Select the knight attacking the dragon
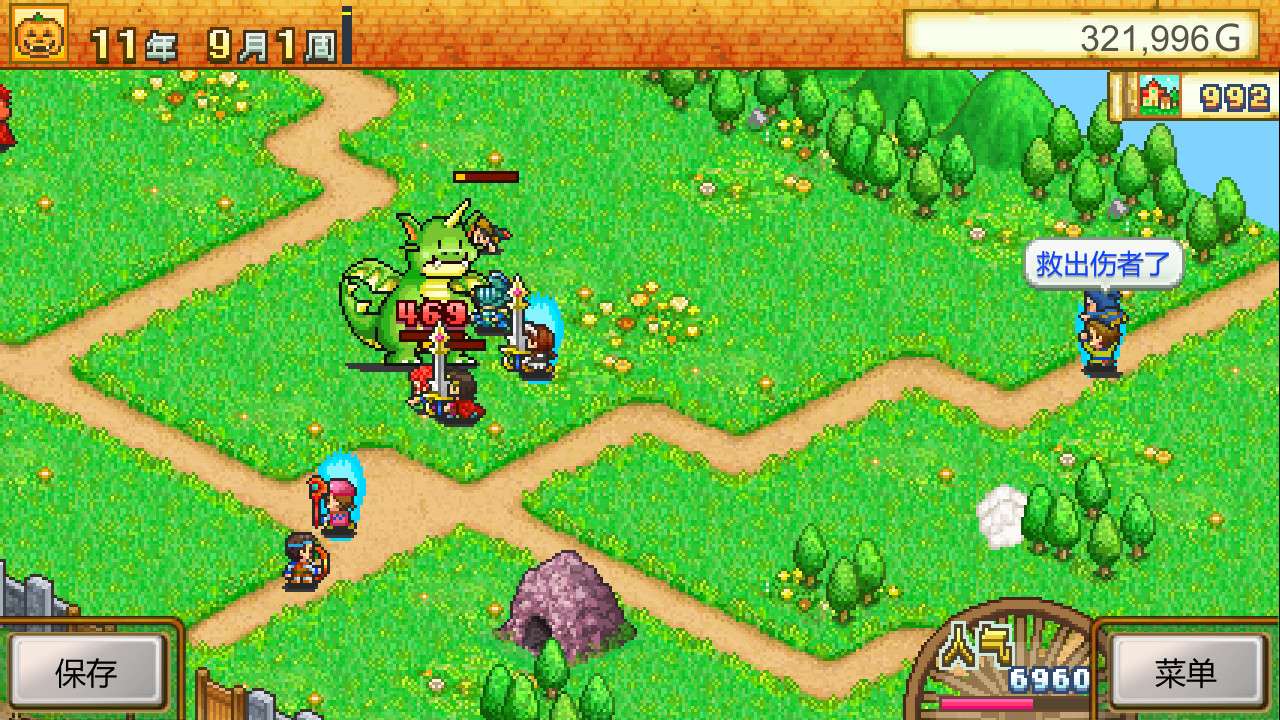 tap(492, 310)
